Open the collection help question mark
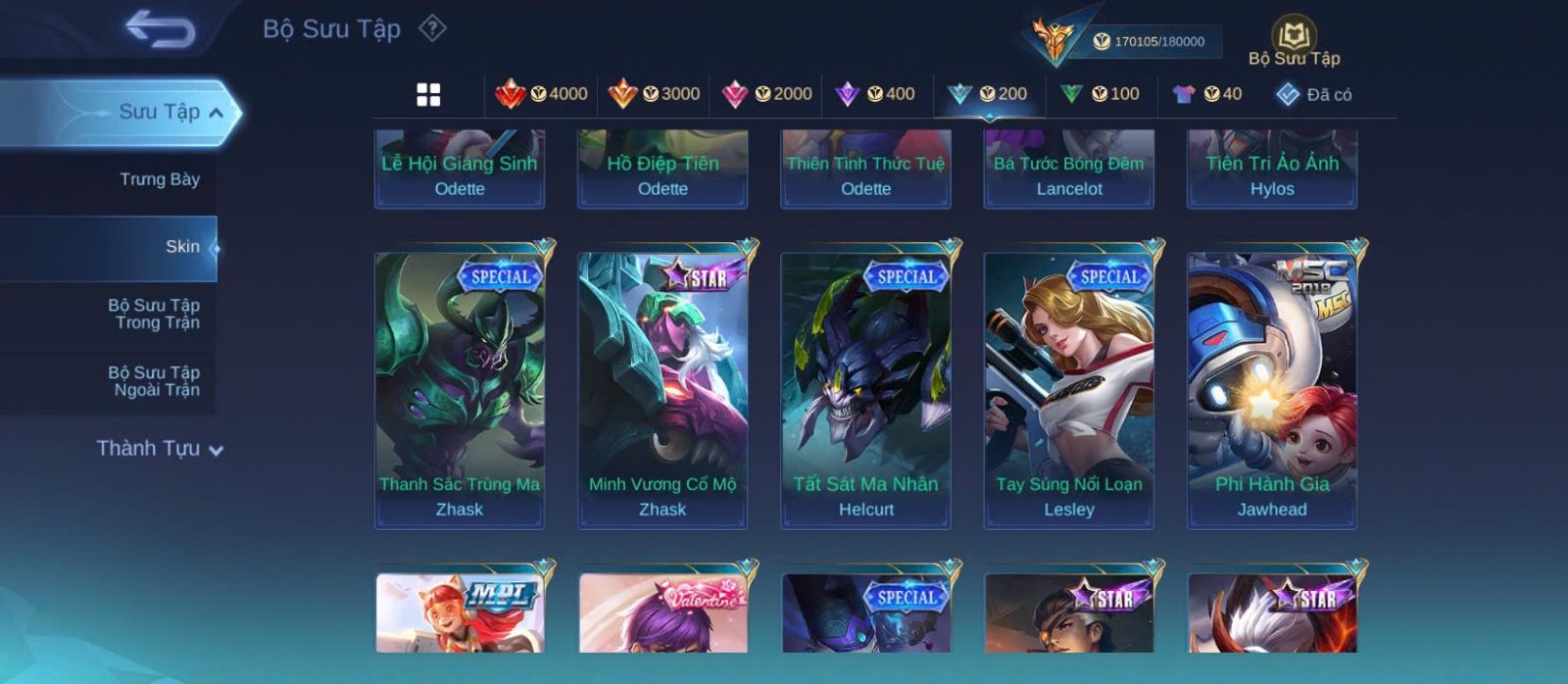The width and height of the screenshot is (1568, 684). (432, 28)
